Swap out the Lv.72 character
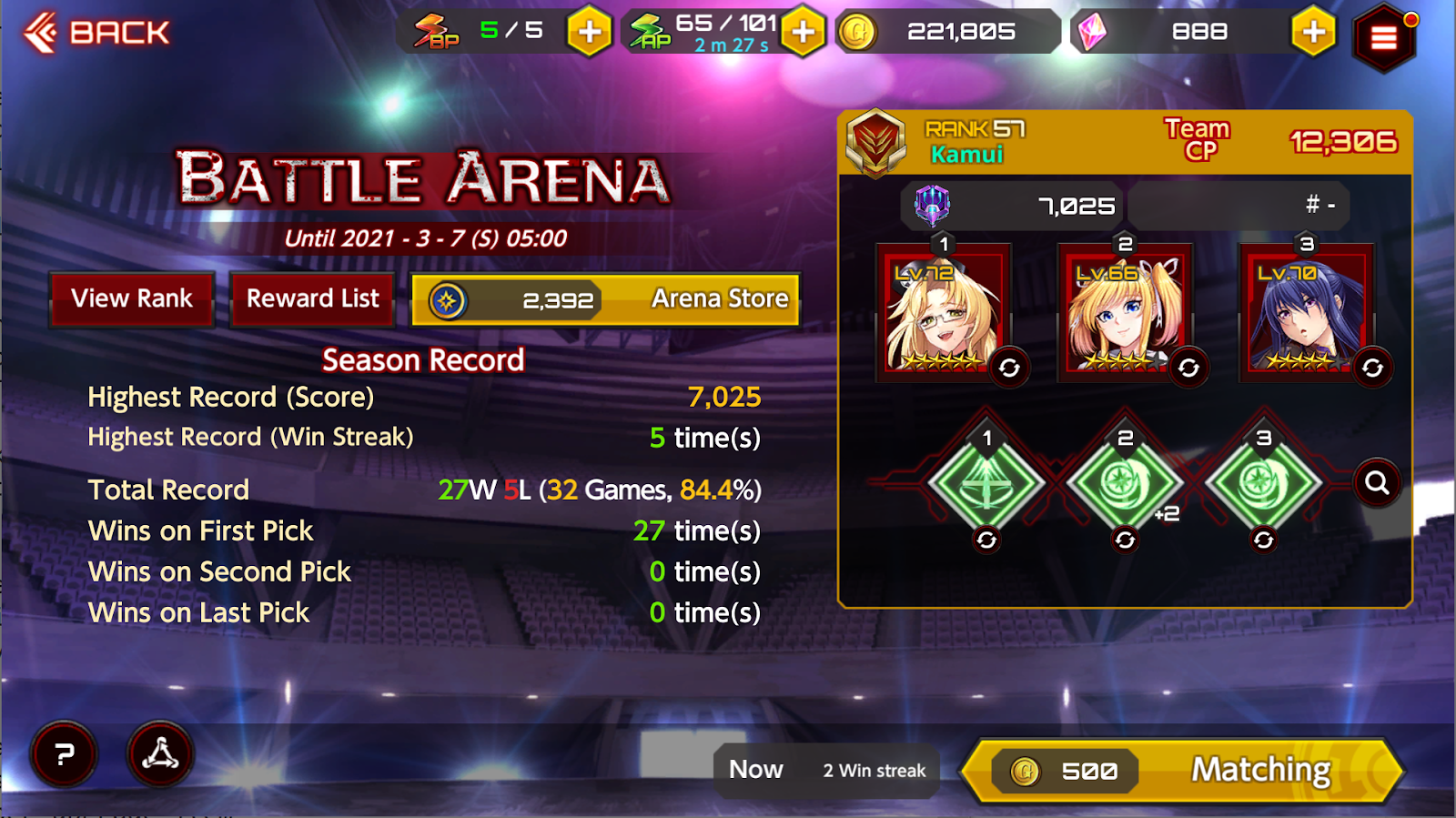This screenshot has width=1456, height=818. point(1009,368)
